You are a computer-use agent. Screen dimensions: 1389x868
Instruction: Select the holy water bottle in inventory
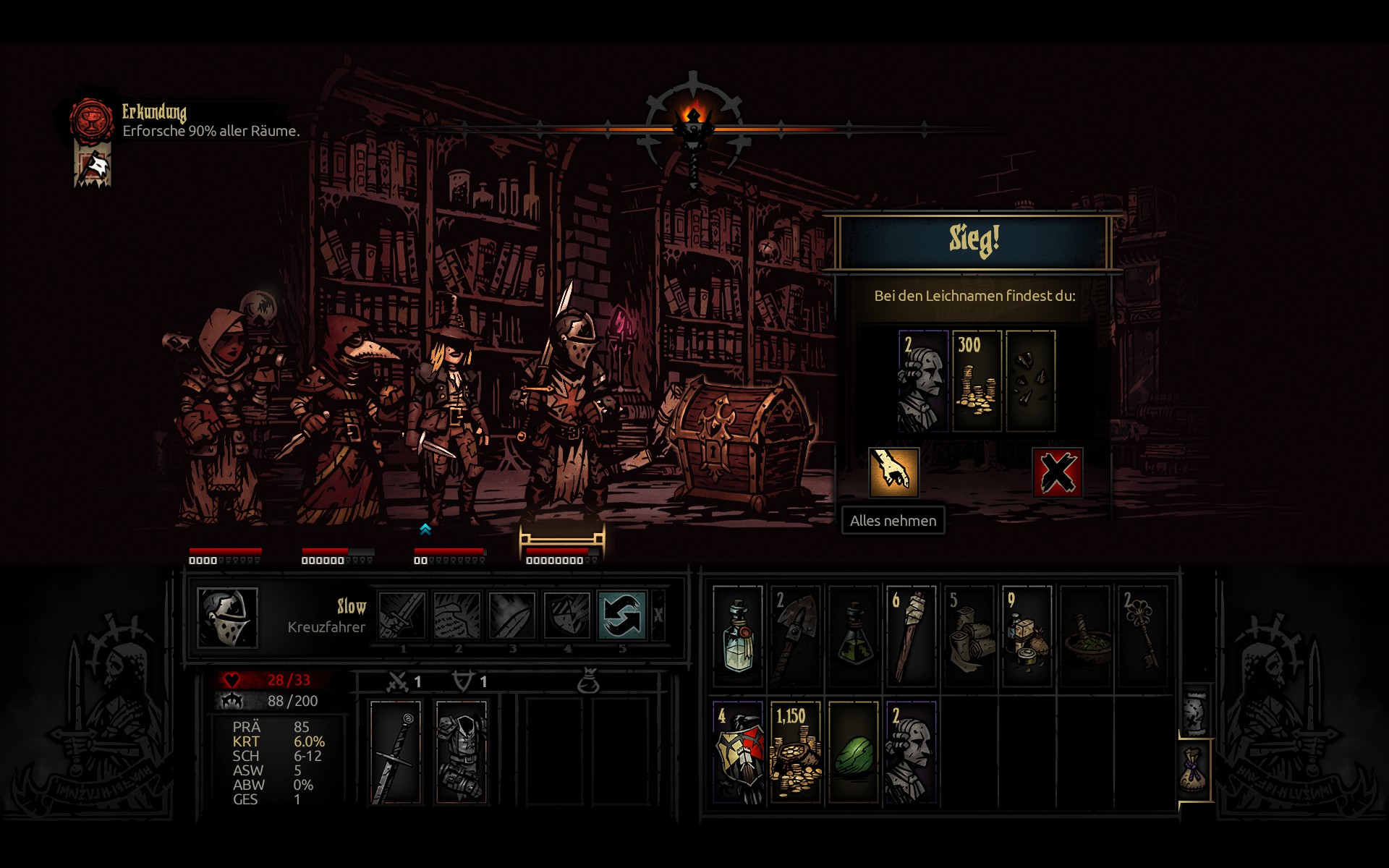[x=738, y=637]
